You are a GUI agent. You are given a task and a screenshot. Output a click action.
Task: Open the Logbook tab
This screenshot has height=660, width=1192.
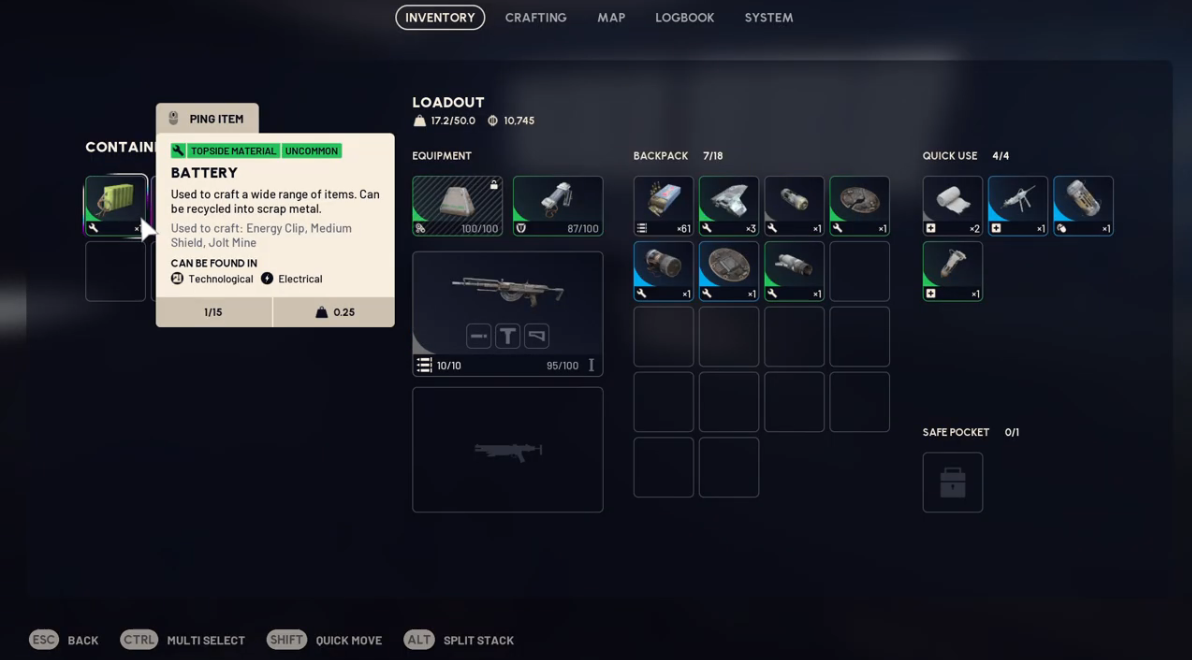click(684, 18)
